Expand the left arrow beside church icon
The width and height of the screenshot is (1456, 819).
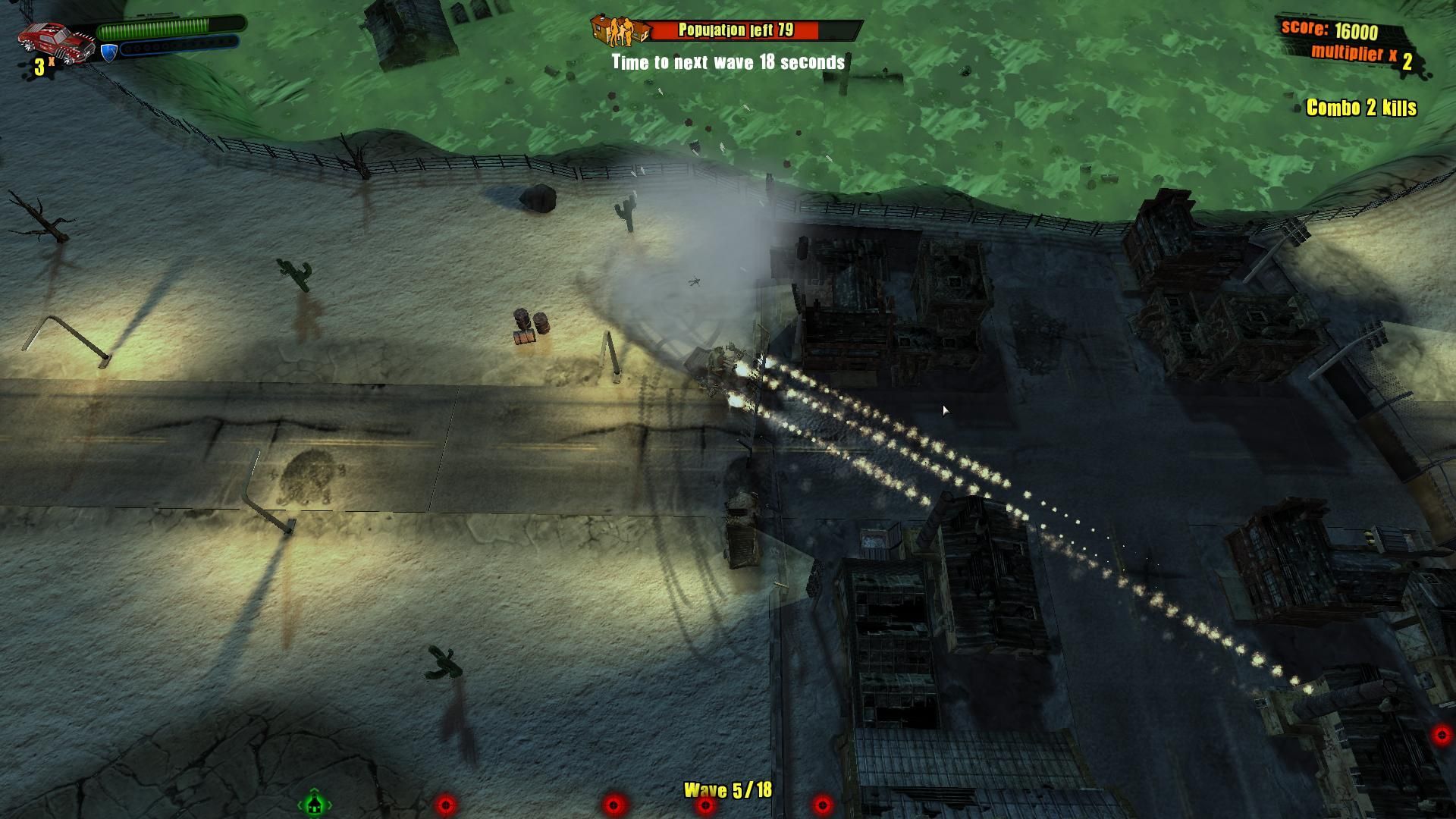click(x=300, y=806)
